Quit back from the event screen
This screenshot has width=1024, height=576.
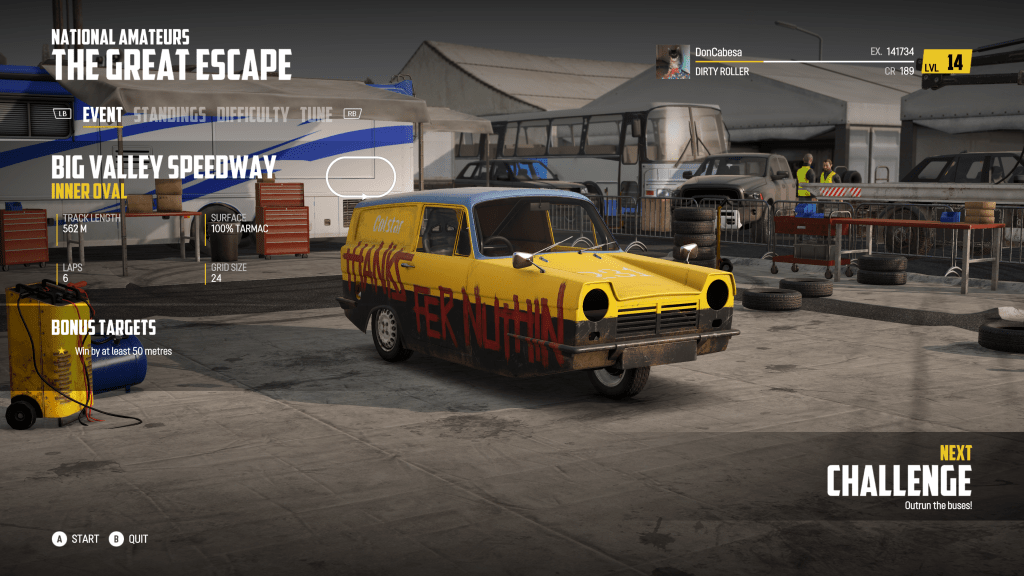129,539
